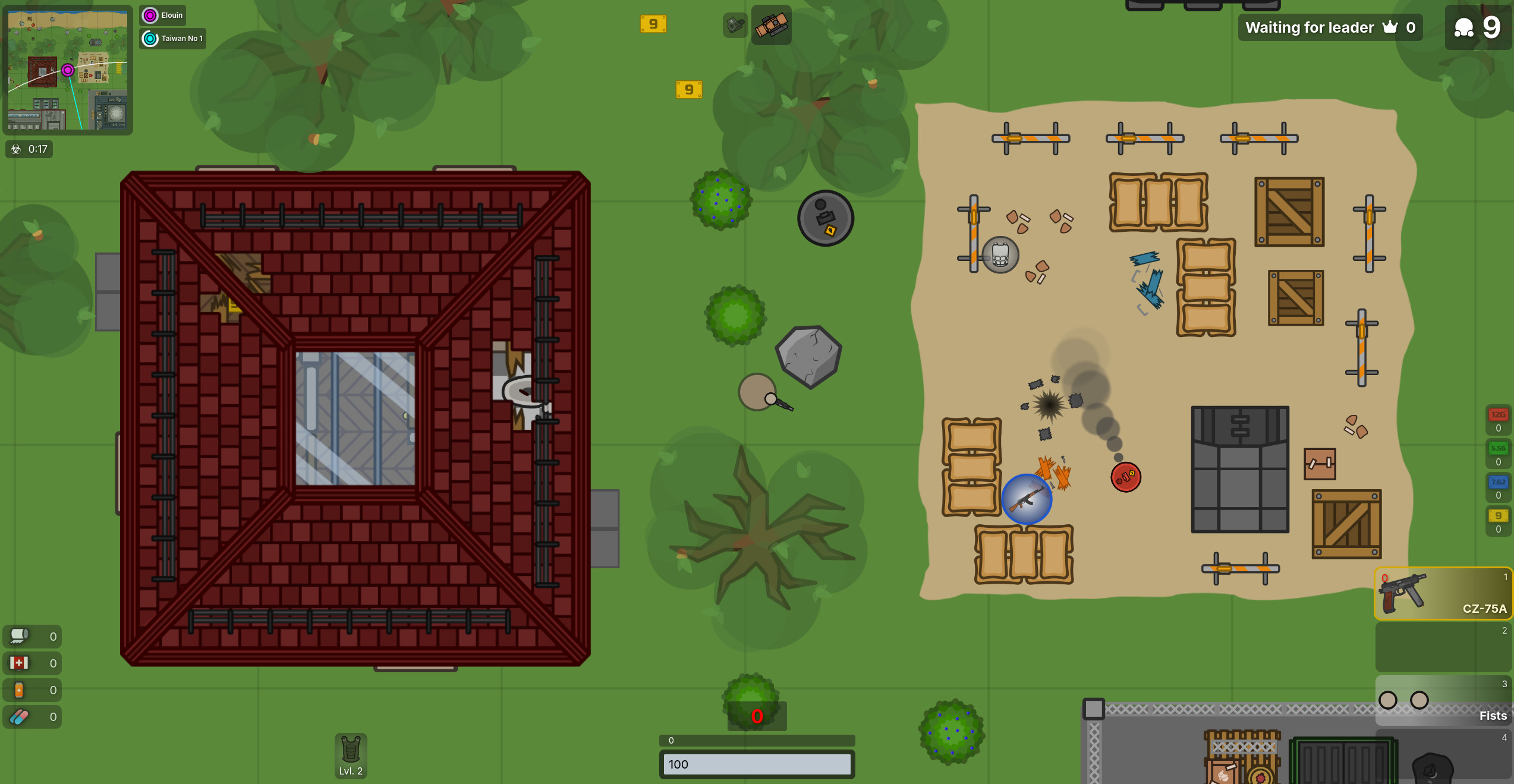Click the Lvl. 2 backpack equipment icon
The width and height of the screenshot is (1514, 784).
pyautogui.click(x=351, y=755)
